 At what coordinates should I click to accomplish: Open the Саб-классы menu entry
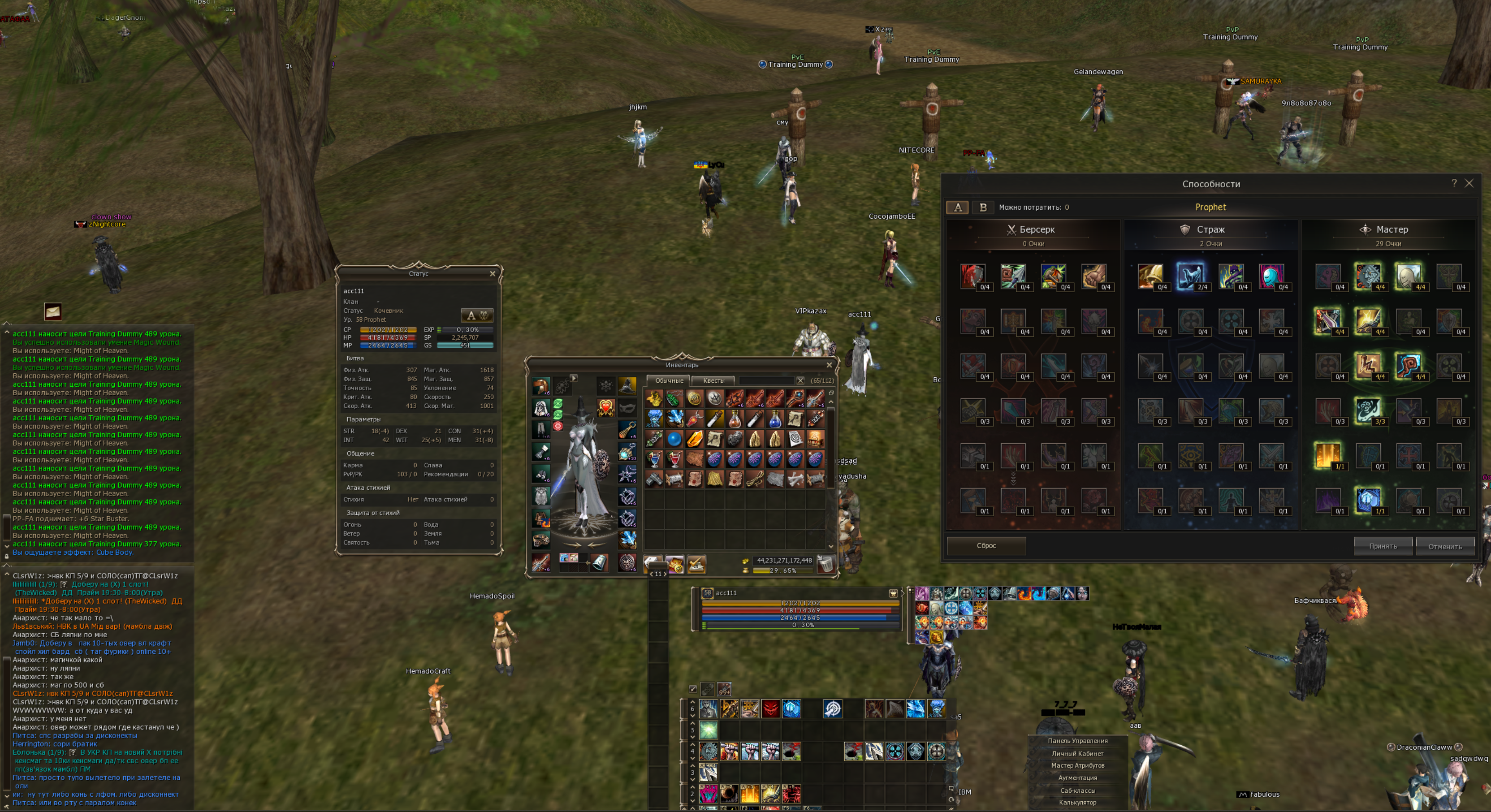point(1077,790)
